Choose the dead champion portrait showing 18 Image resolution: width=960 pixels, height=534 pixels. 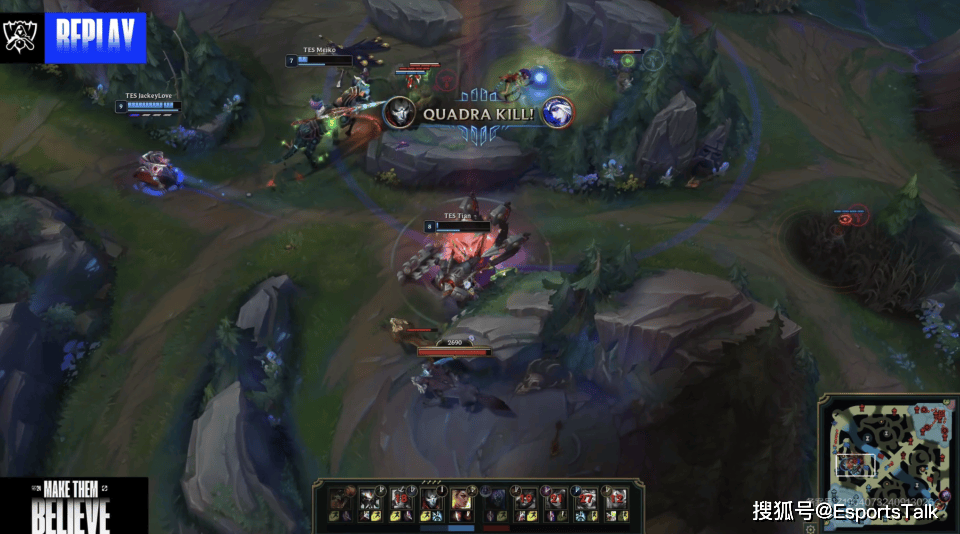[401, 499]
